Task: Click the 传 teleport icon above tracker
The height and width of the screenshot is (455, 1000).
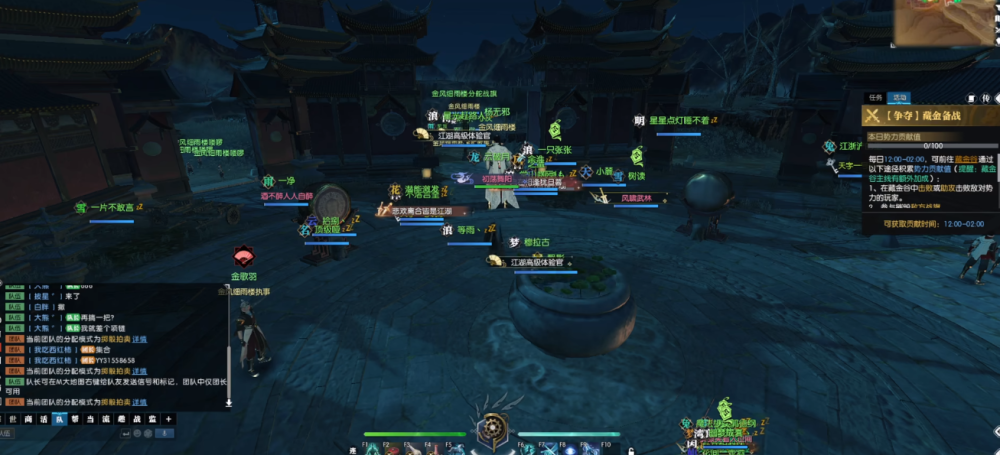Action: [x=985, y=98]
